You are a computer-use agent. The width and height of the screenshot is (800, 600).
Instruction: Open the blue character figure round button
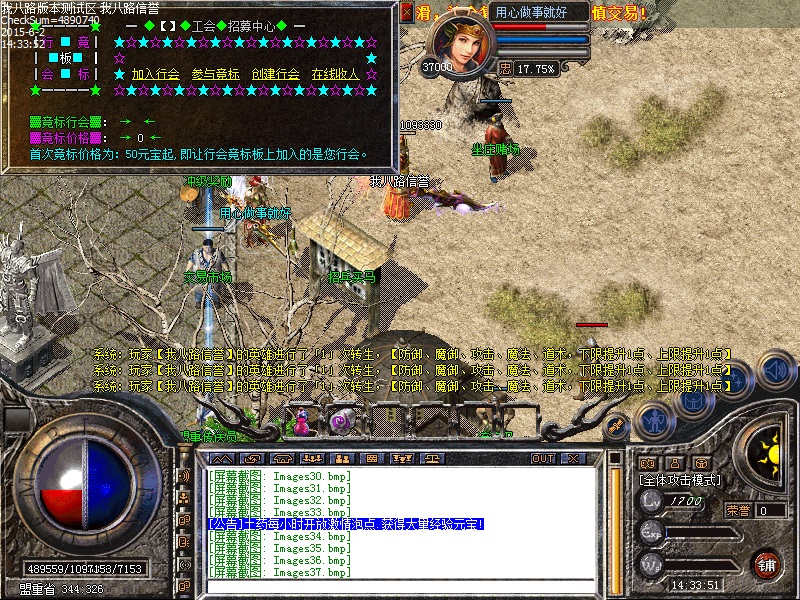(653, 420)
